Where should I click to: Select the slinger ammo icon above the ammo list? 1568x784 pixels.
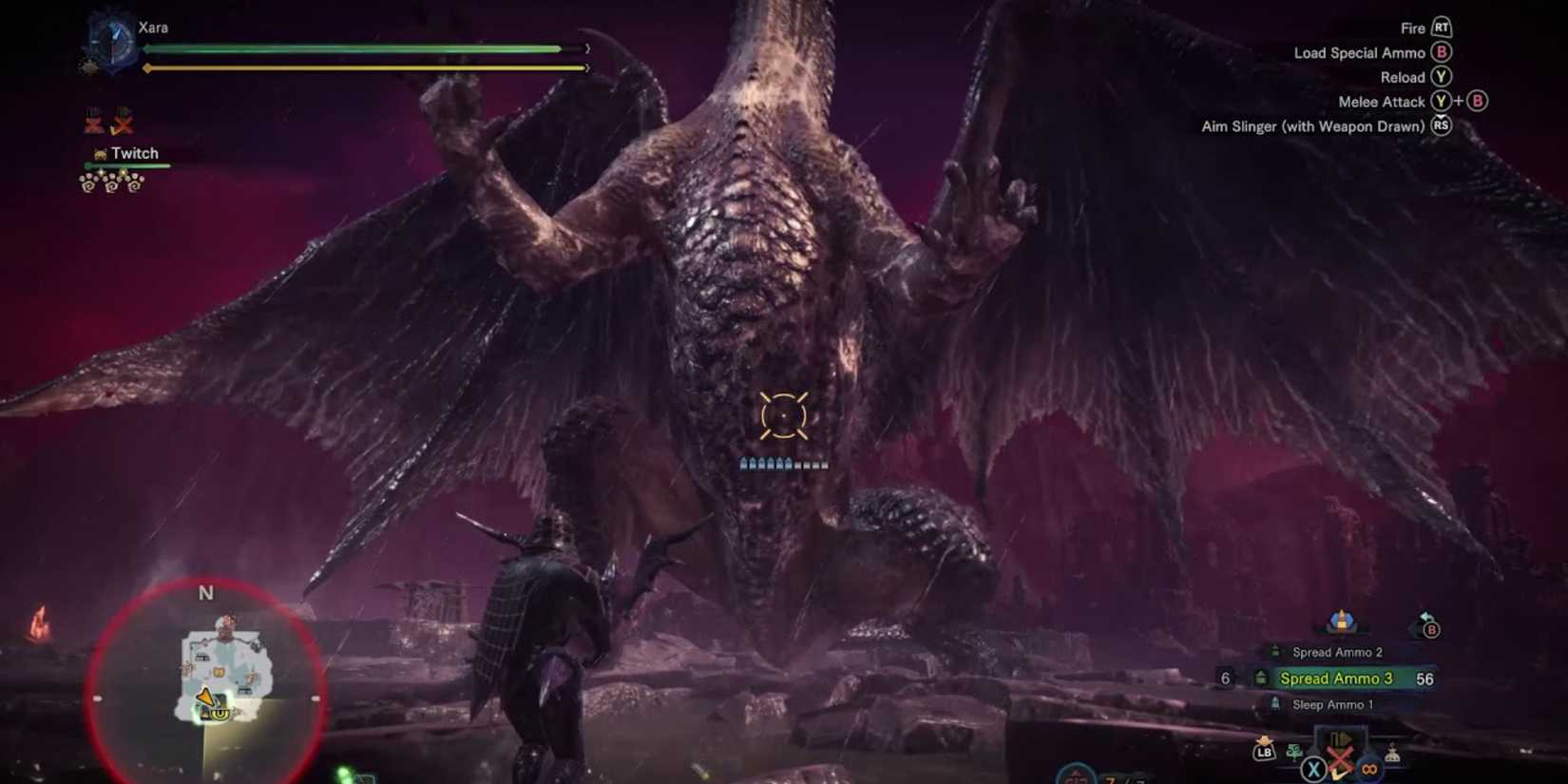pyautogui.click(x=1342, y=623)
